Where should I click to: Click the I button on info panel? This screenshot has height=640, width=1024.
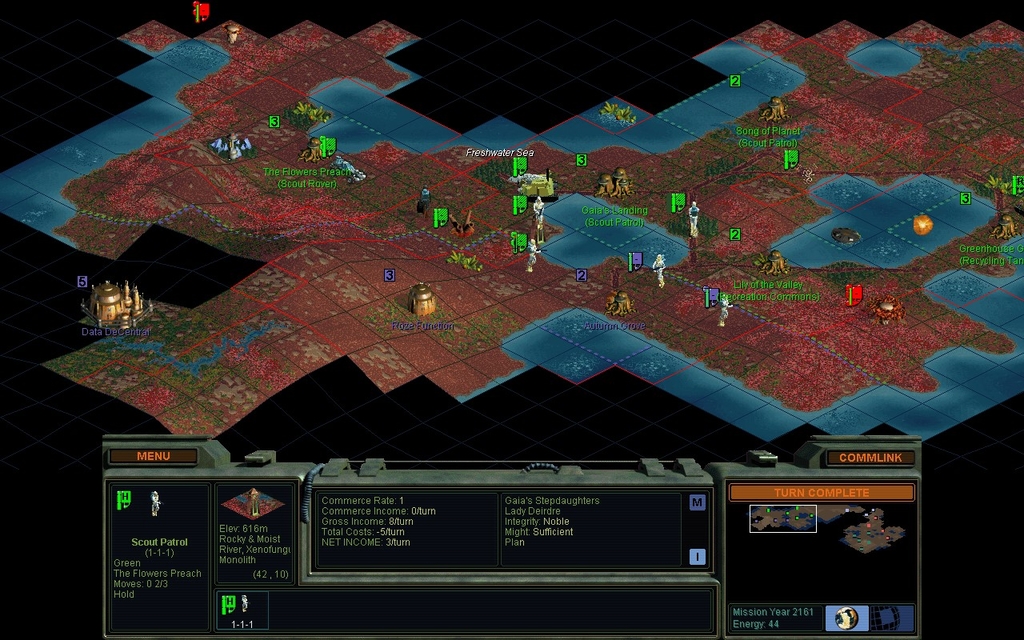pos(697,556)
